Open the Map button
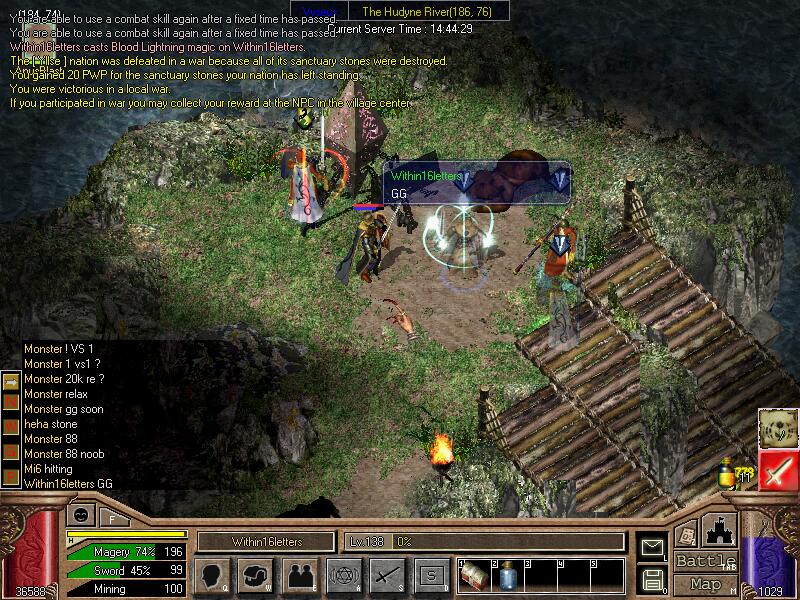800x600 pixels. tap(706, 583)
